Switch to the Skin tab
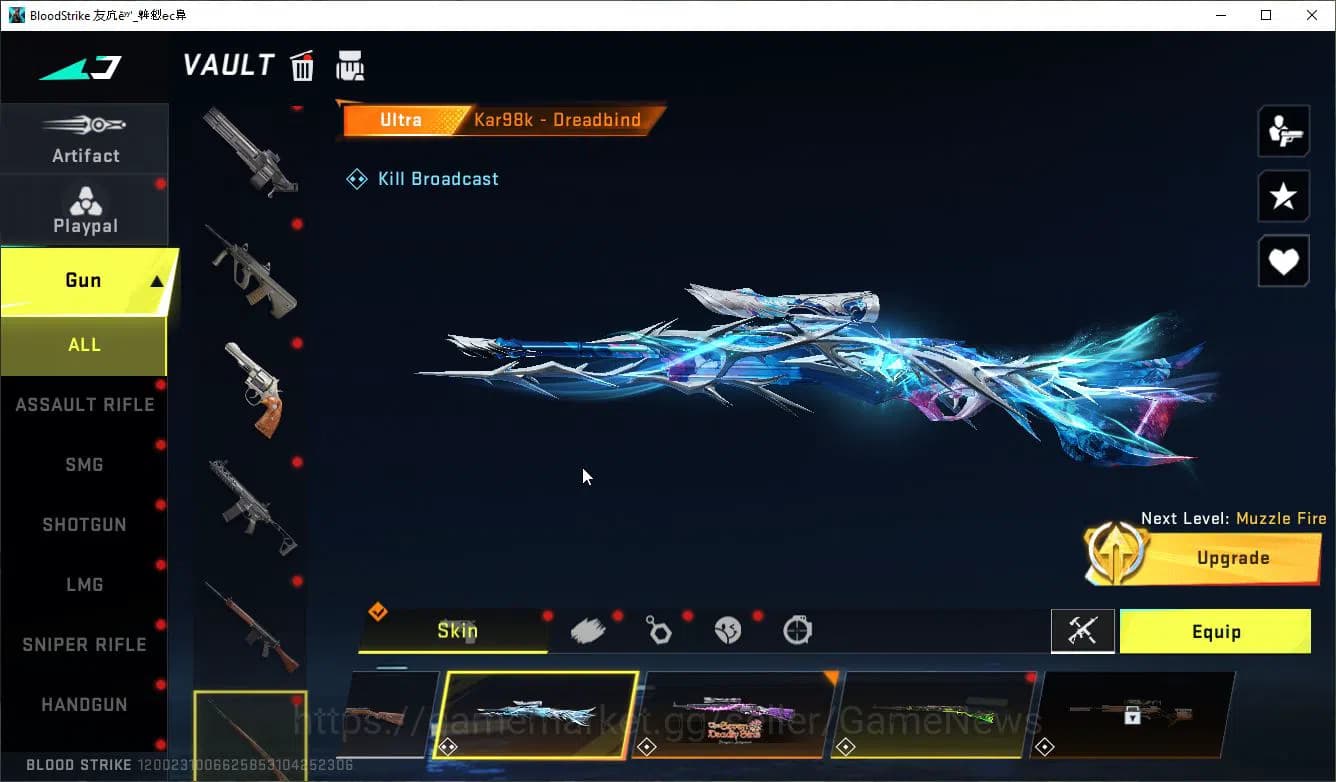1336x782 pixels. pyautogui.click(x=458, y=631)
